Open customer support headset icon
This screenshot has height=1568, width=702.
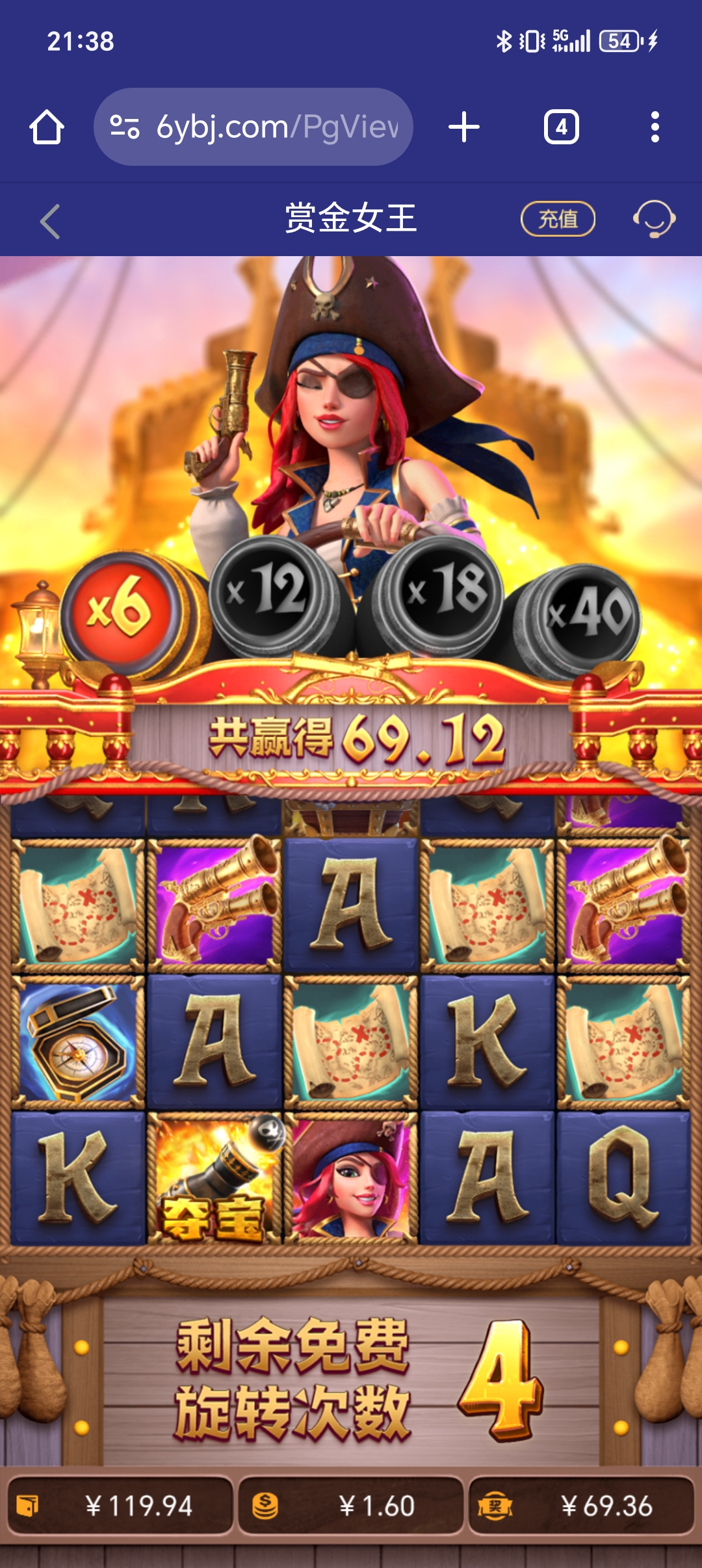coord(654,219)
